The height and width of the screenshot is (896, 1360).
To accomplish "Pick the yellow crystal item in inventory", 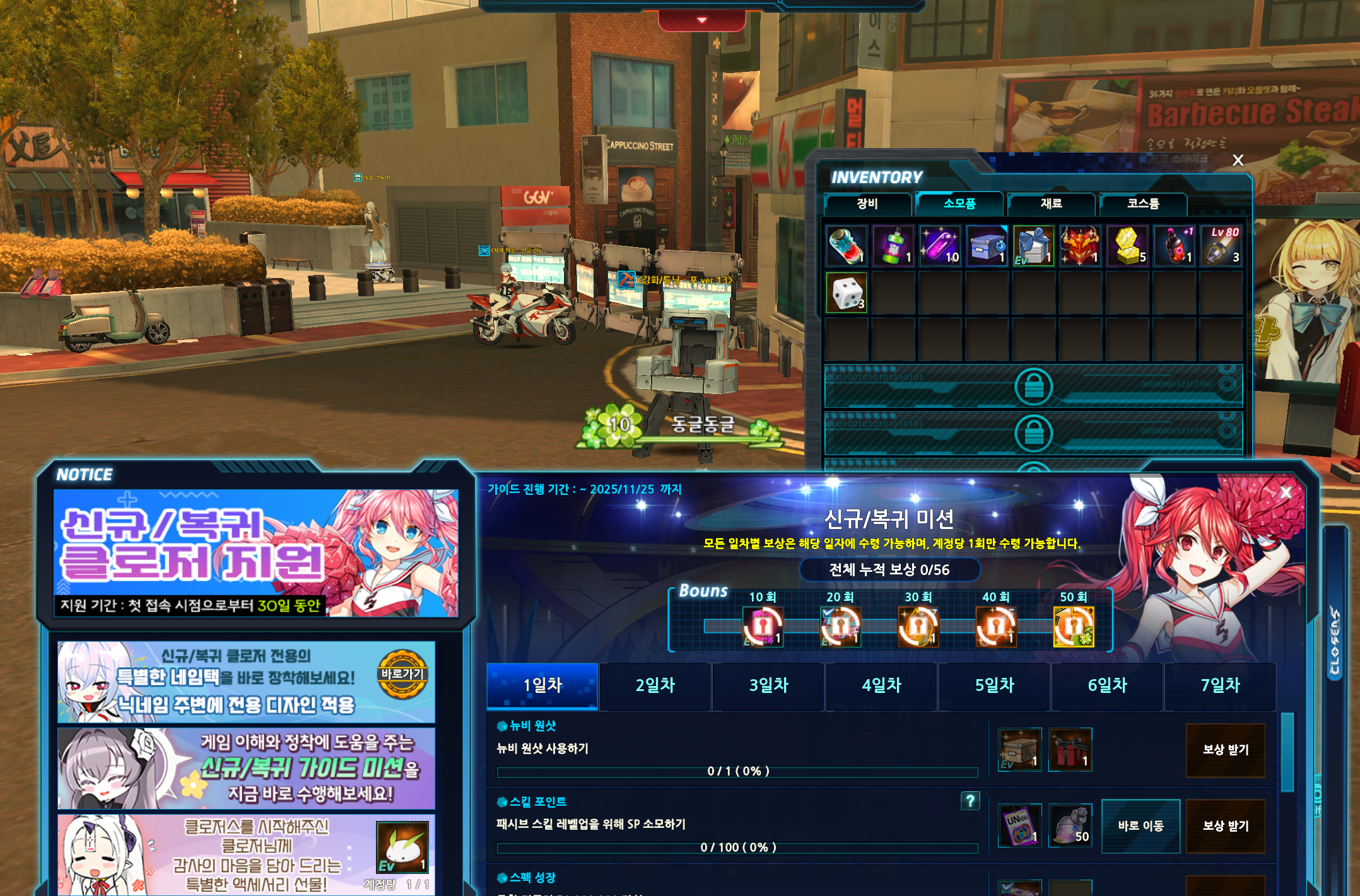I will tap(1128, 246).
